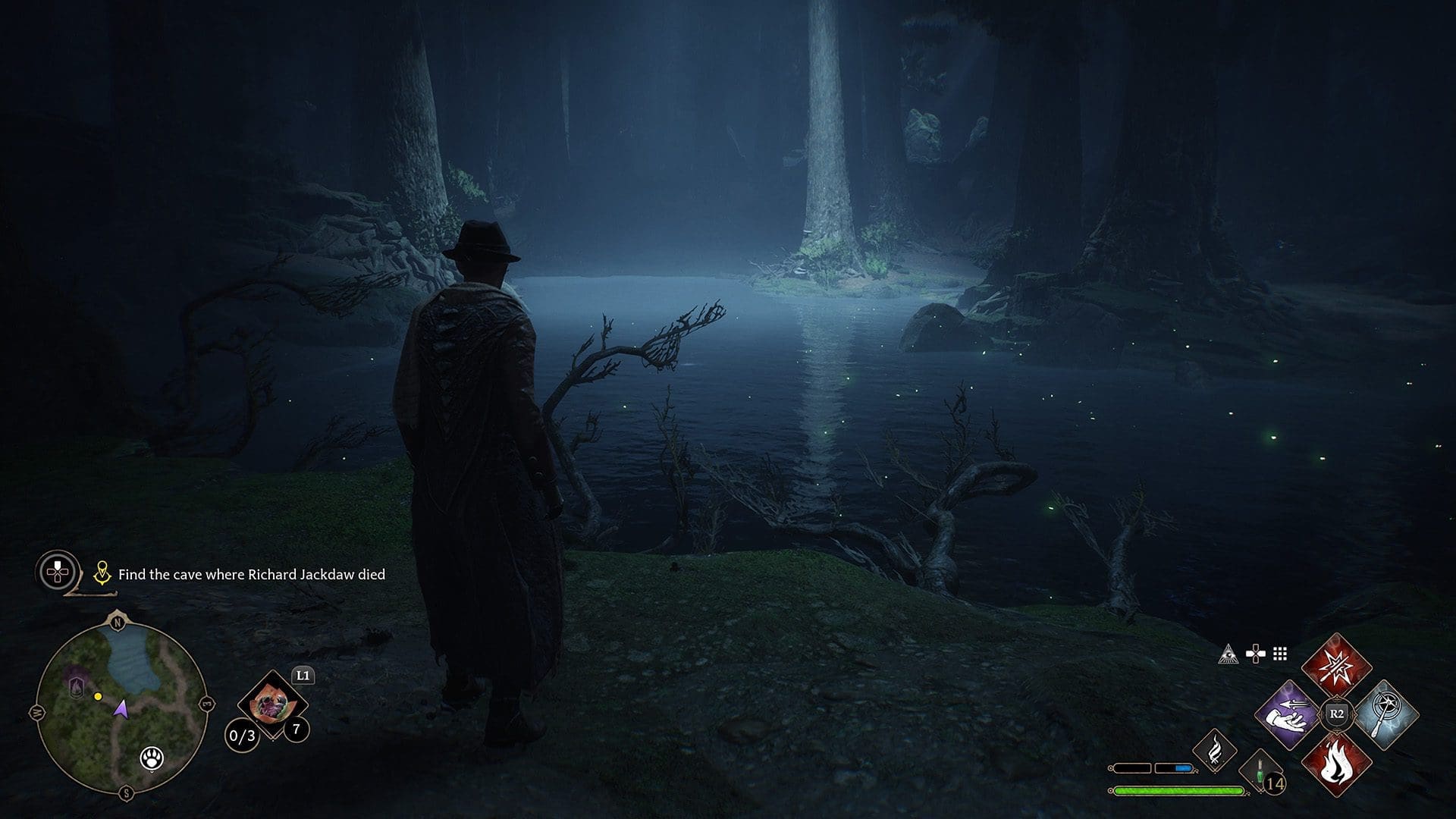The image size is (1456, 819).
Task: Open the spell set grid icon
Action: pos(1280,654)
